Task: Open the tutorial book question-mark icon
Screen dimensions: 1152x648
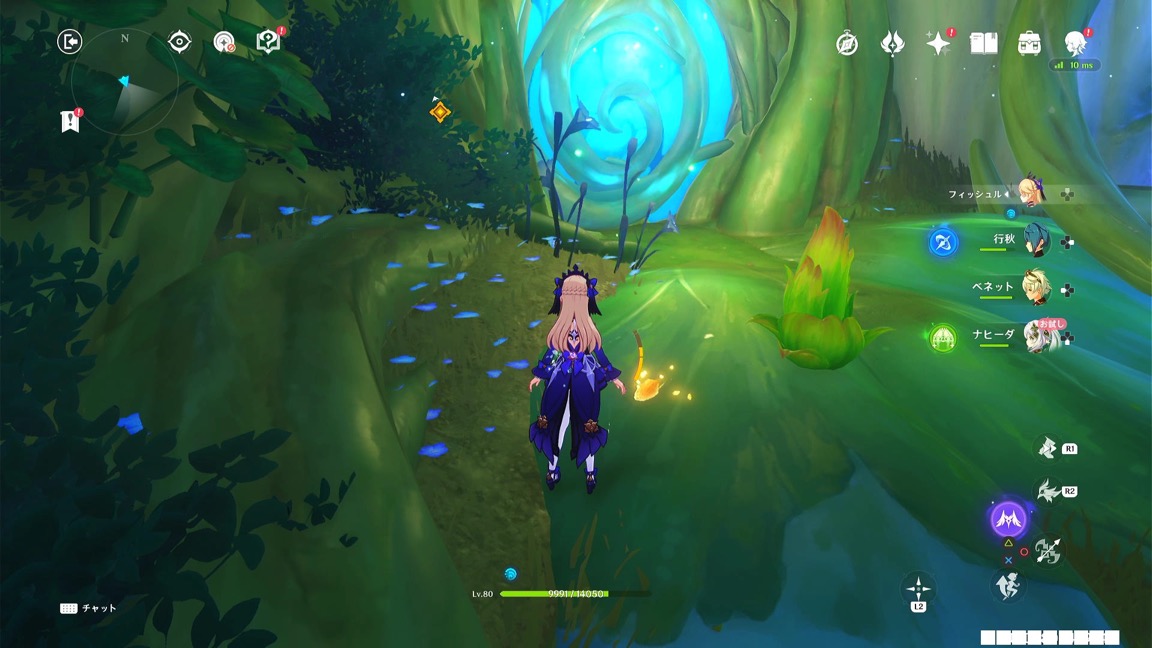Action: click(267, 41)
